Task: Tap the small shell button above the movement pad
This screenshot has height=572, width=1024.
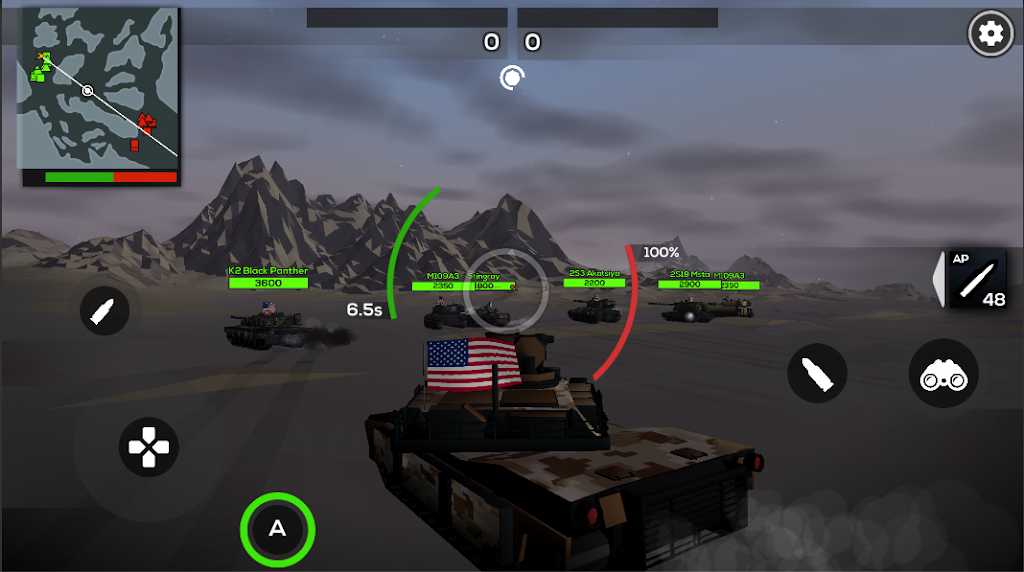Action: tap(104, 312)
